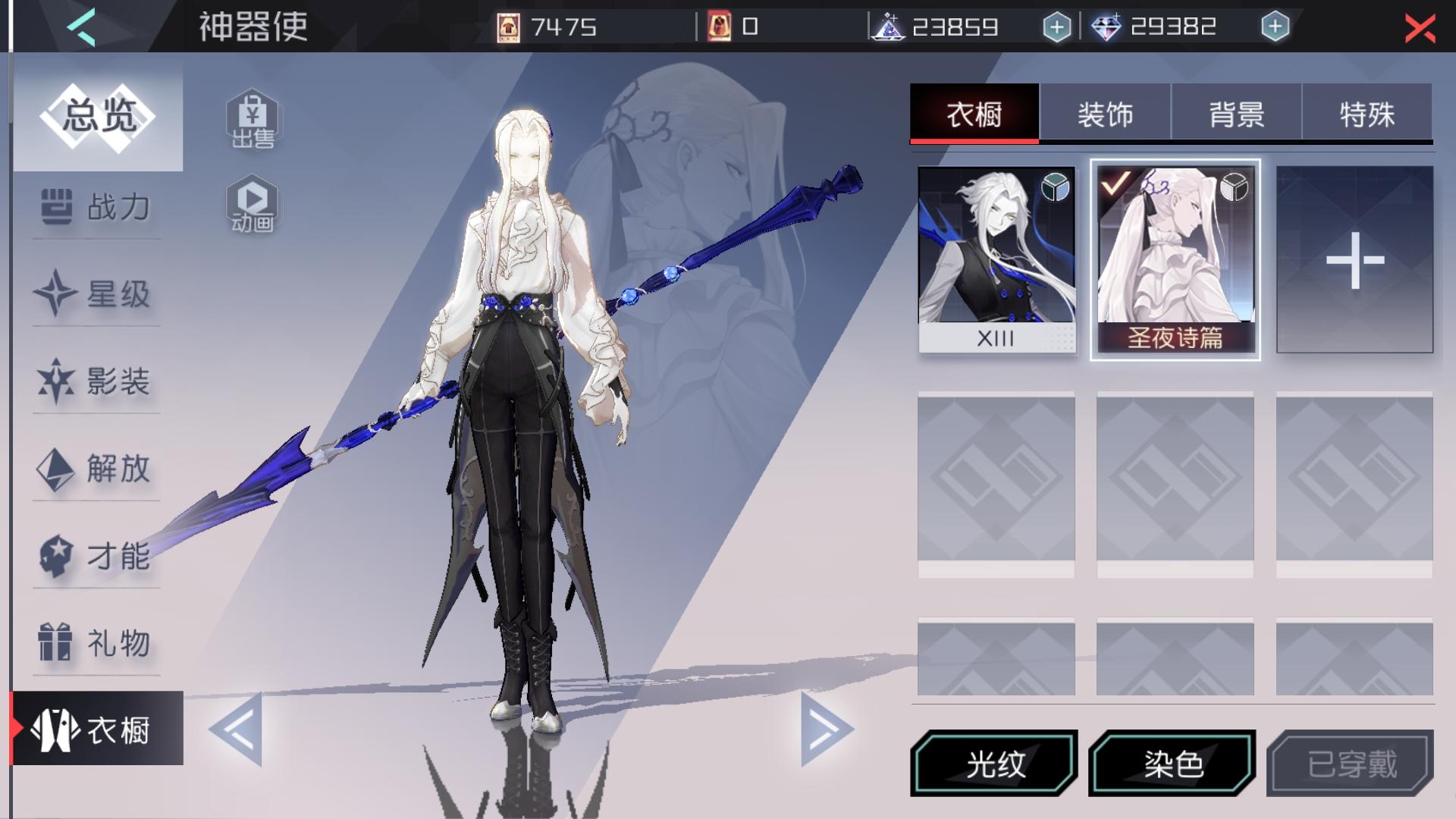Toggle 3D view on the XIII costume card
The height and width of the screenshot is (819, 1456).
1056,186
